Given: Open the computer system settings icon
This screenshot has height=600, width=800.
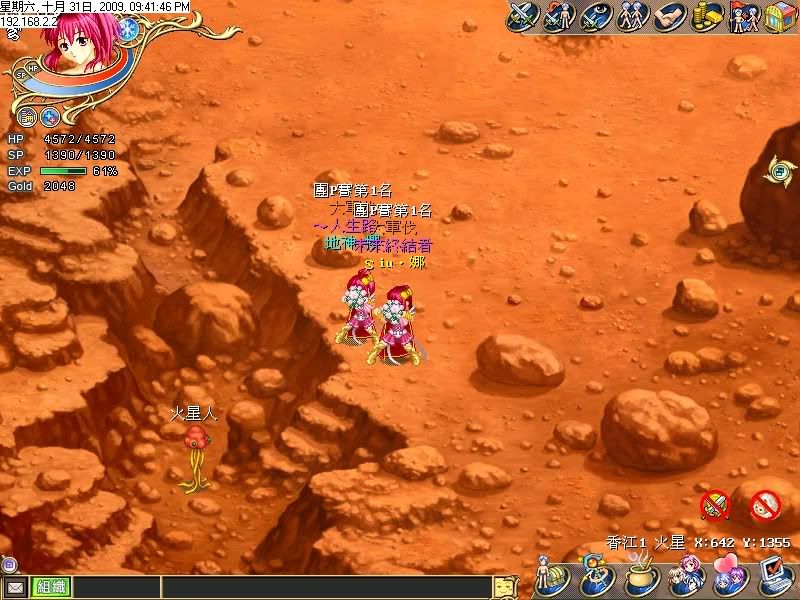Looking at the screenshot, I should pos(773,577).
